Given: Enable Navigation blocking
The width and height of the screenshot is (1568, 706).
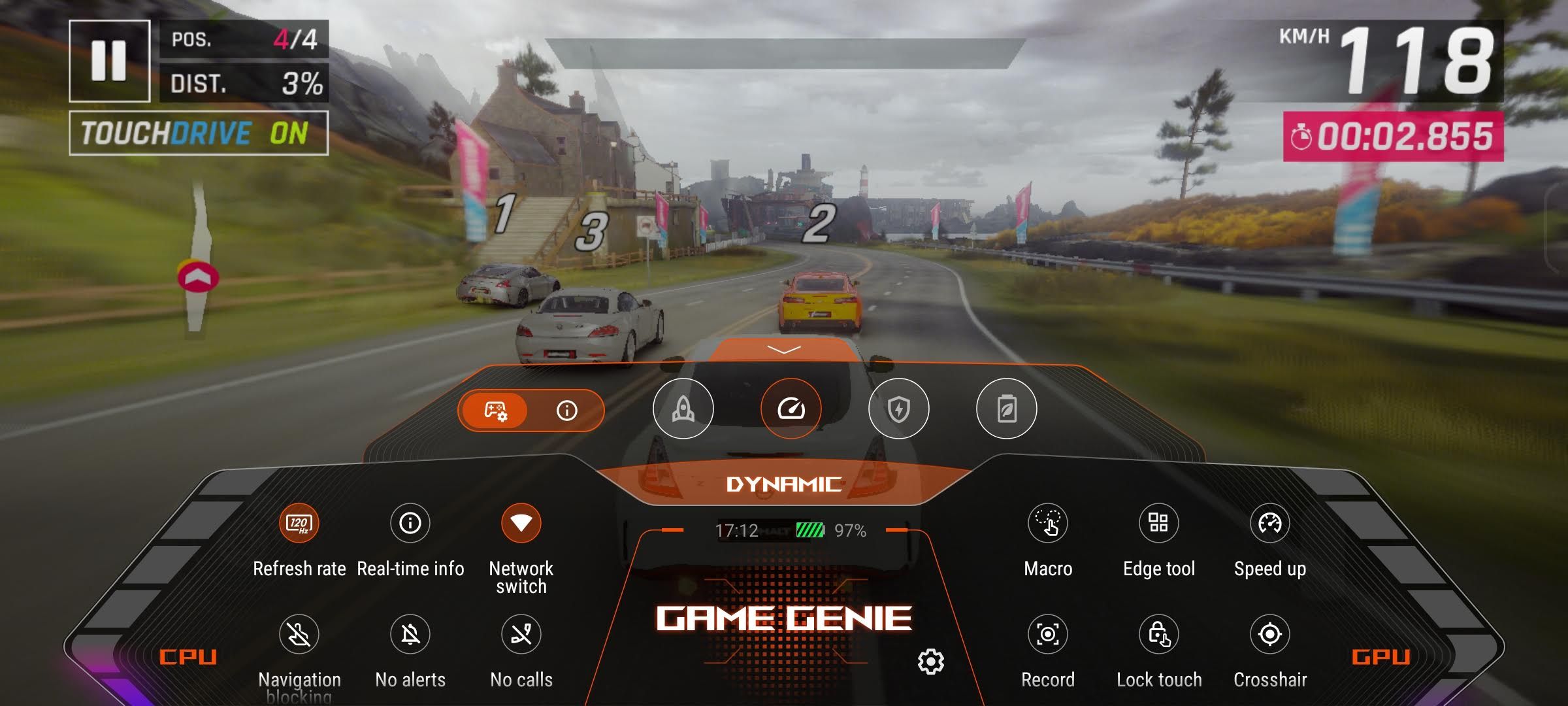Looking at the screenshot, I should [x=299, y=634].
